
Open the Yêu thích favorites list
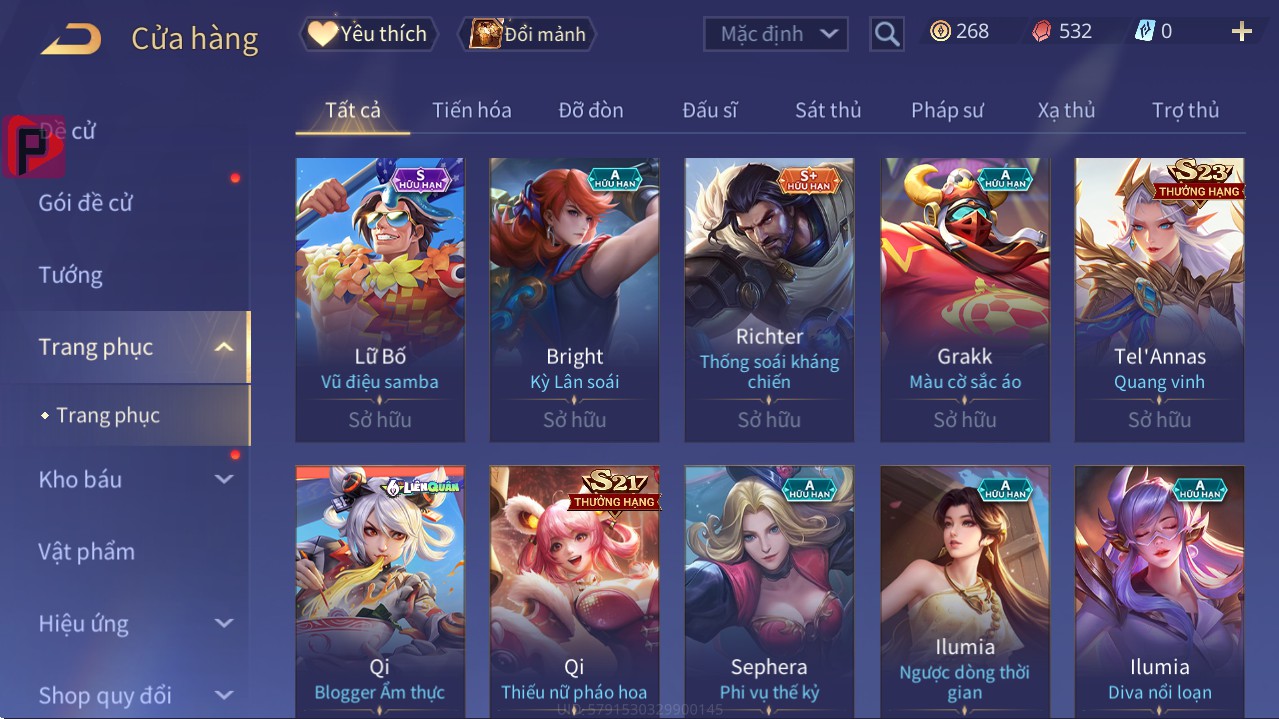click(367, 34)
